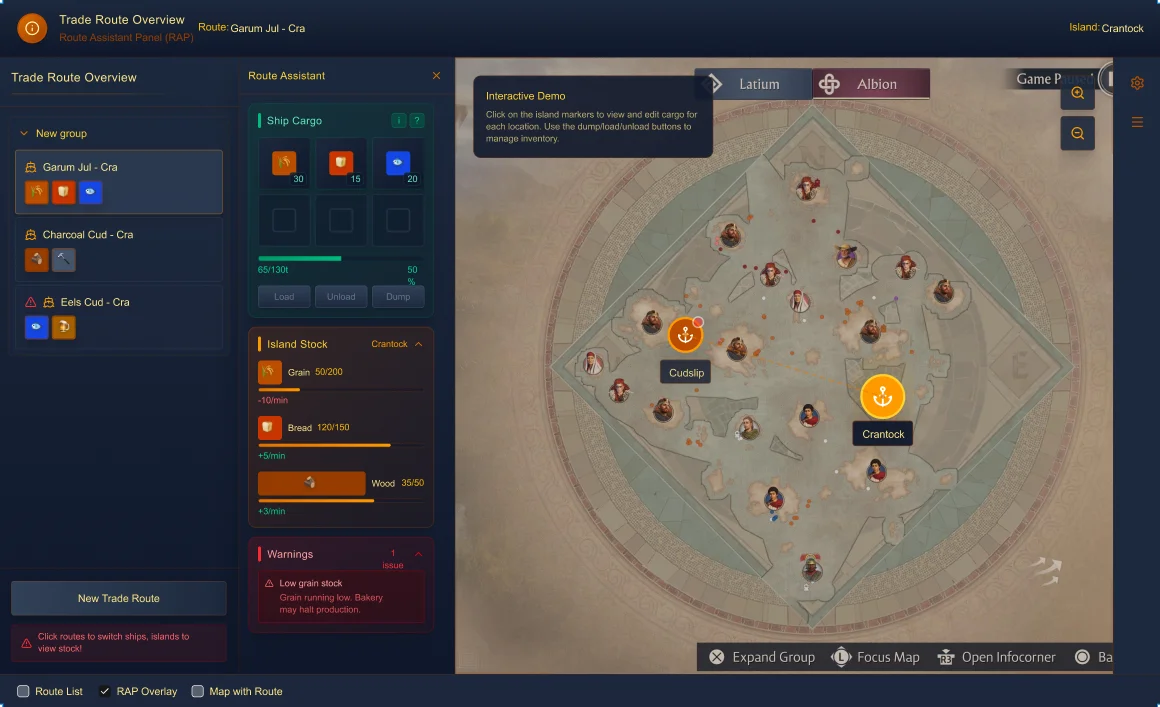This screenshot has width=1160, height=707.
Task: Click the Unload cargo button
Action: pos(341,297)
